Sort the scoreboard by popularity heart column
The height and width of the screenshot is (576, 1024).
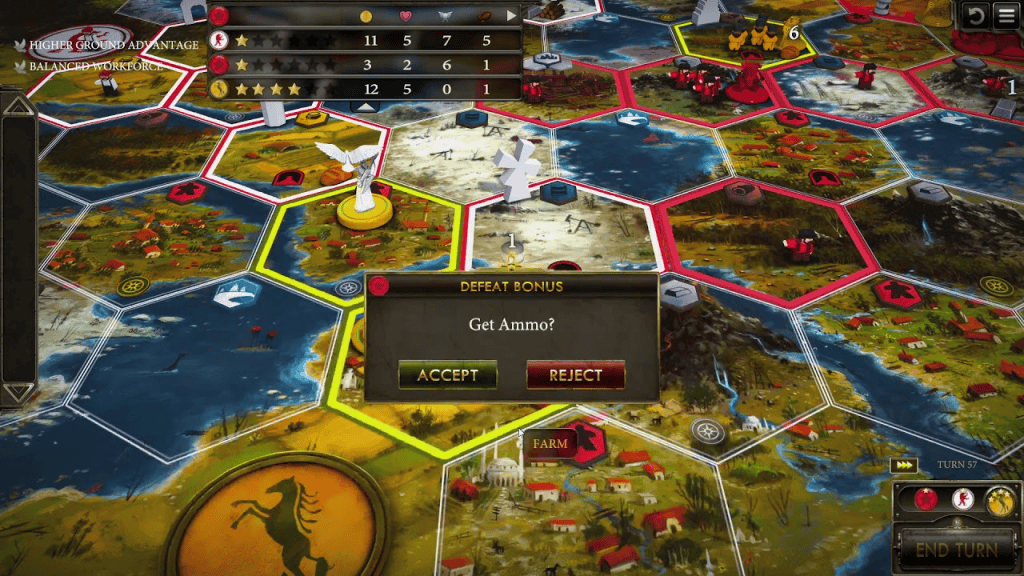[x=405, y=16]
